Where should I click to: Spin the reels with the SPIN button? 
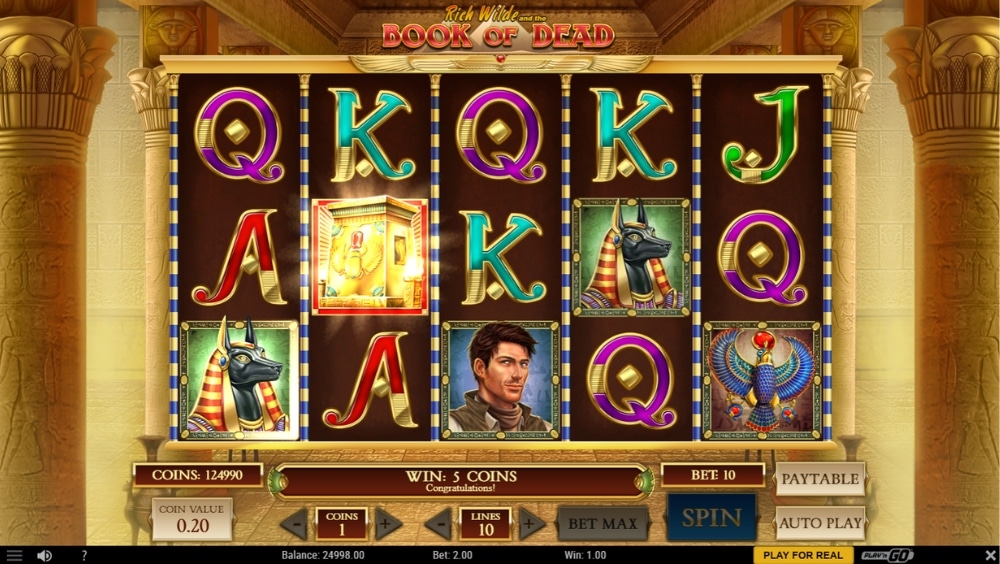point(711,518)
